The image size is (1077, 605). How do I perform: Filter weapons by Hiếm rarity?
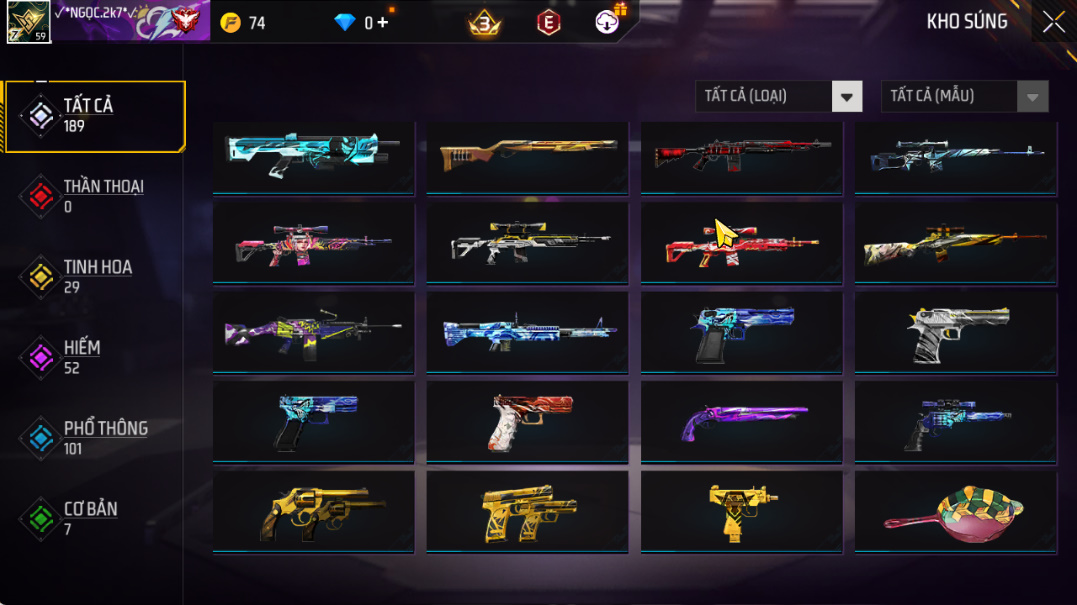click(95, 357)
